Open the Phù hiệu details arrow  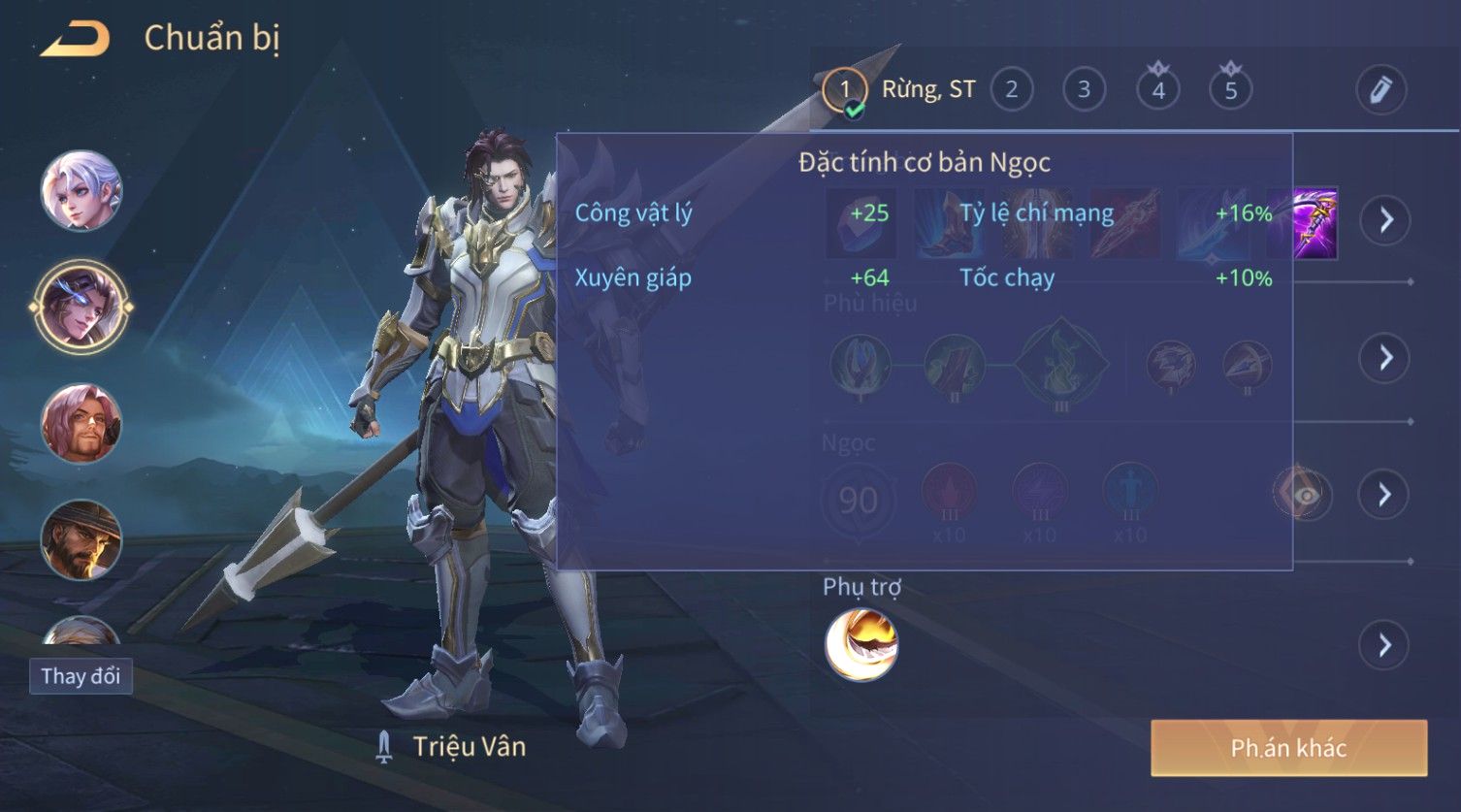click(1384, 358)
